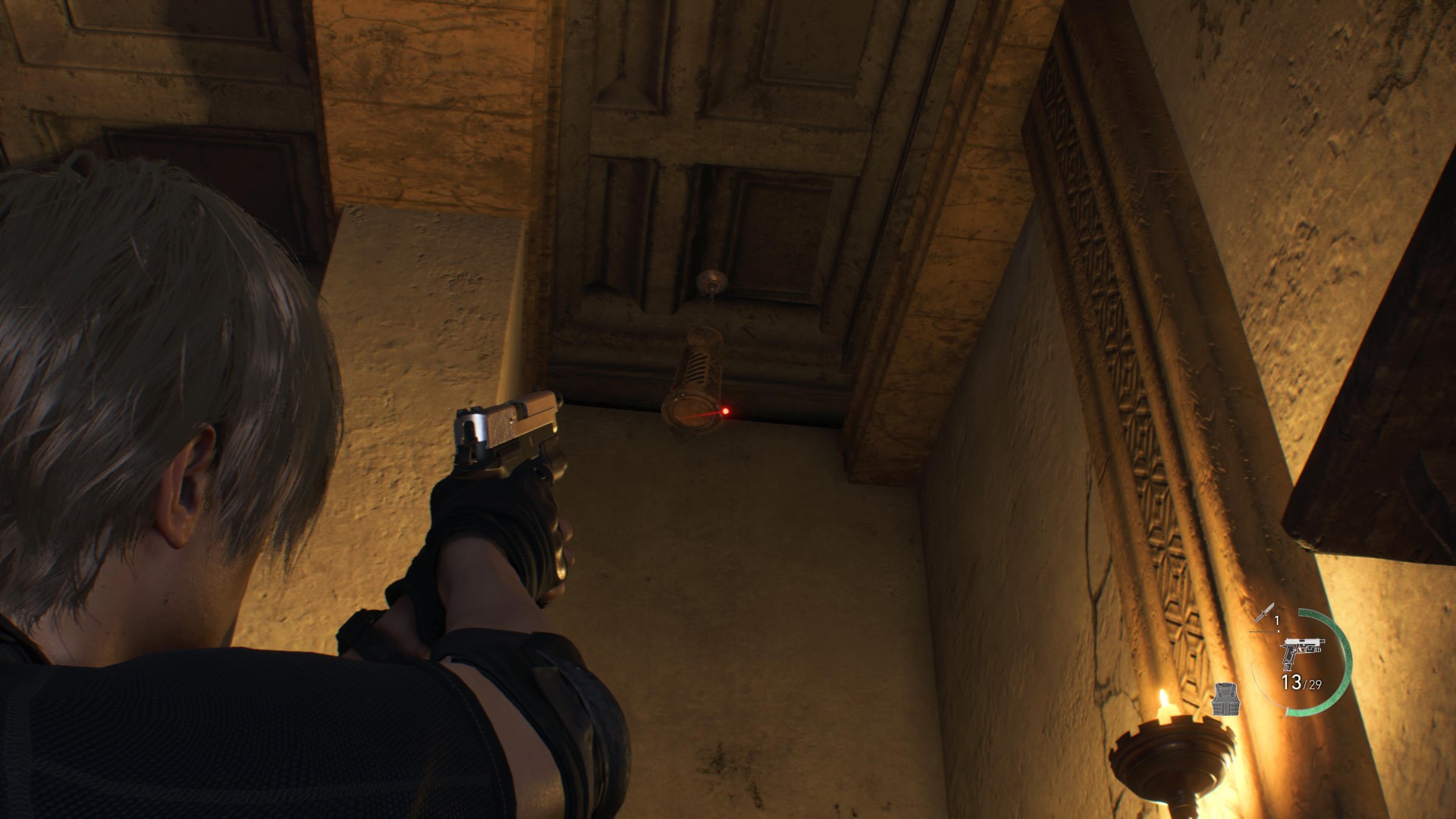Select the body armor vest icon
The image size is (1456, 819).
[1226, 700]
